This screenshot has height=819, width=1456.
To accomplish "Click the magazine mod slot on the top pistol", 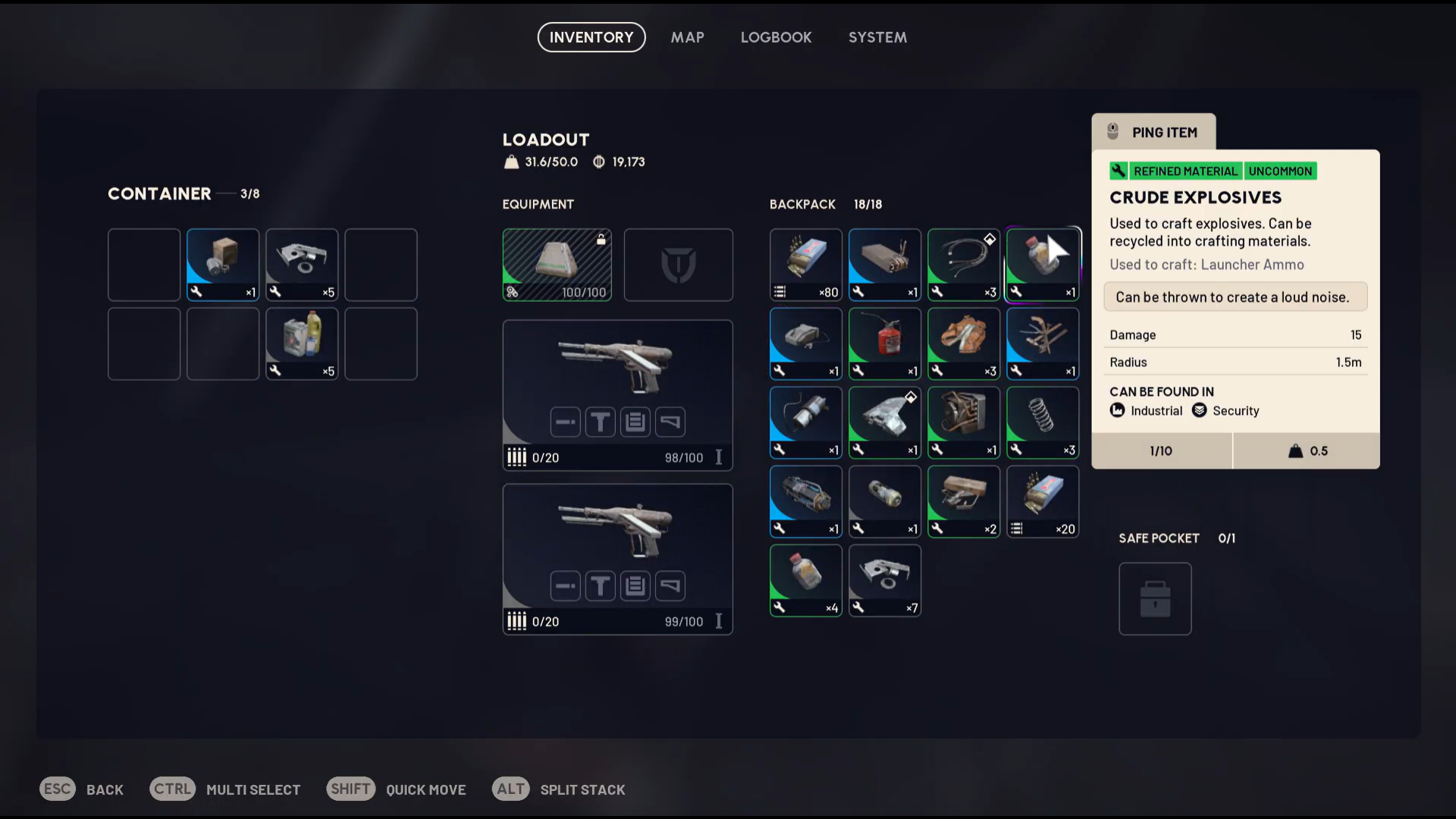I will coord(635,422).
